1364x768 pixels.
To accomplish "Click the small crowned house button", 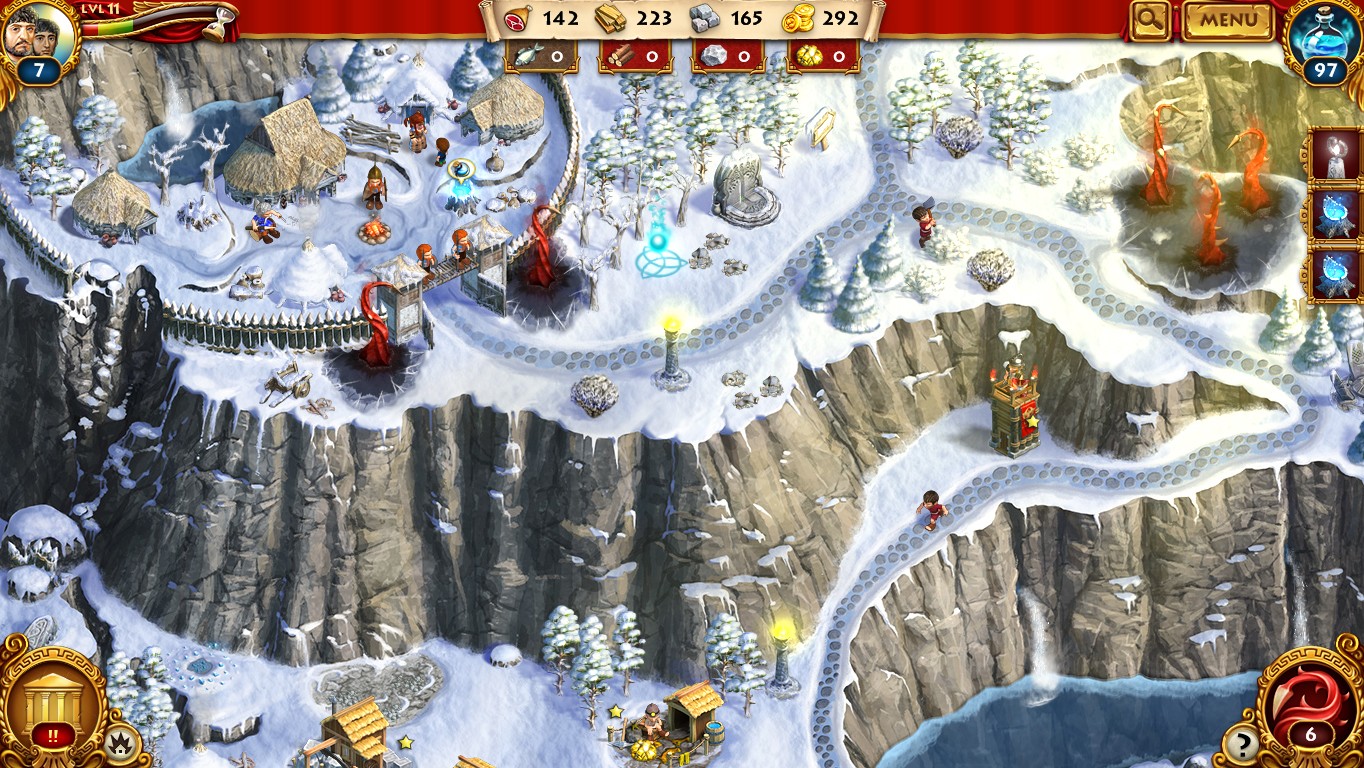I will 121,745.
